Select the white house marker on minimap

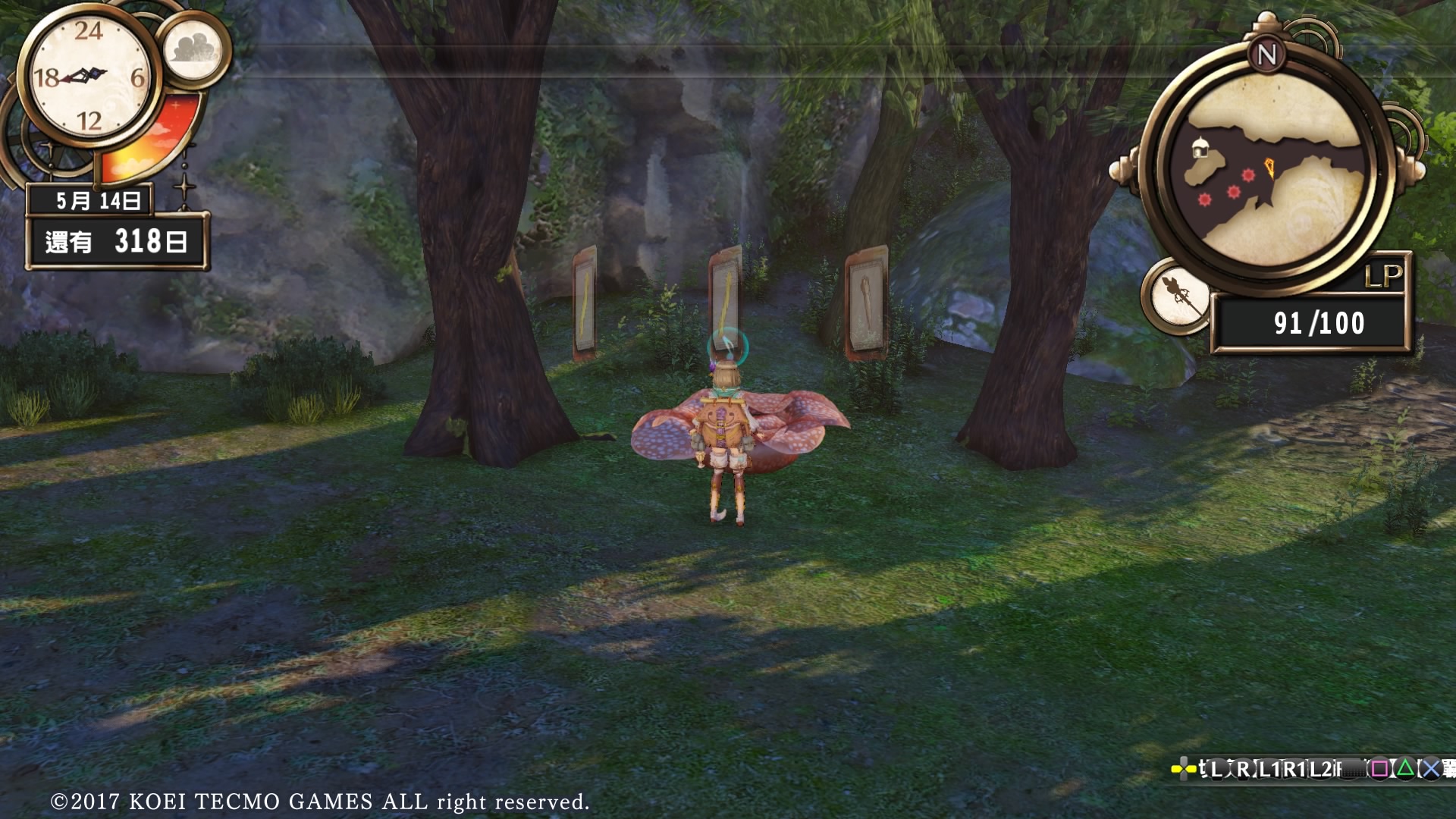(x=1199, y=148)
